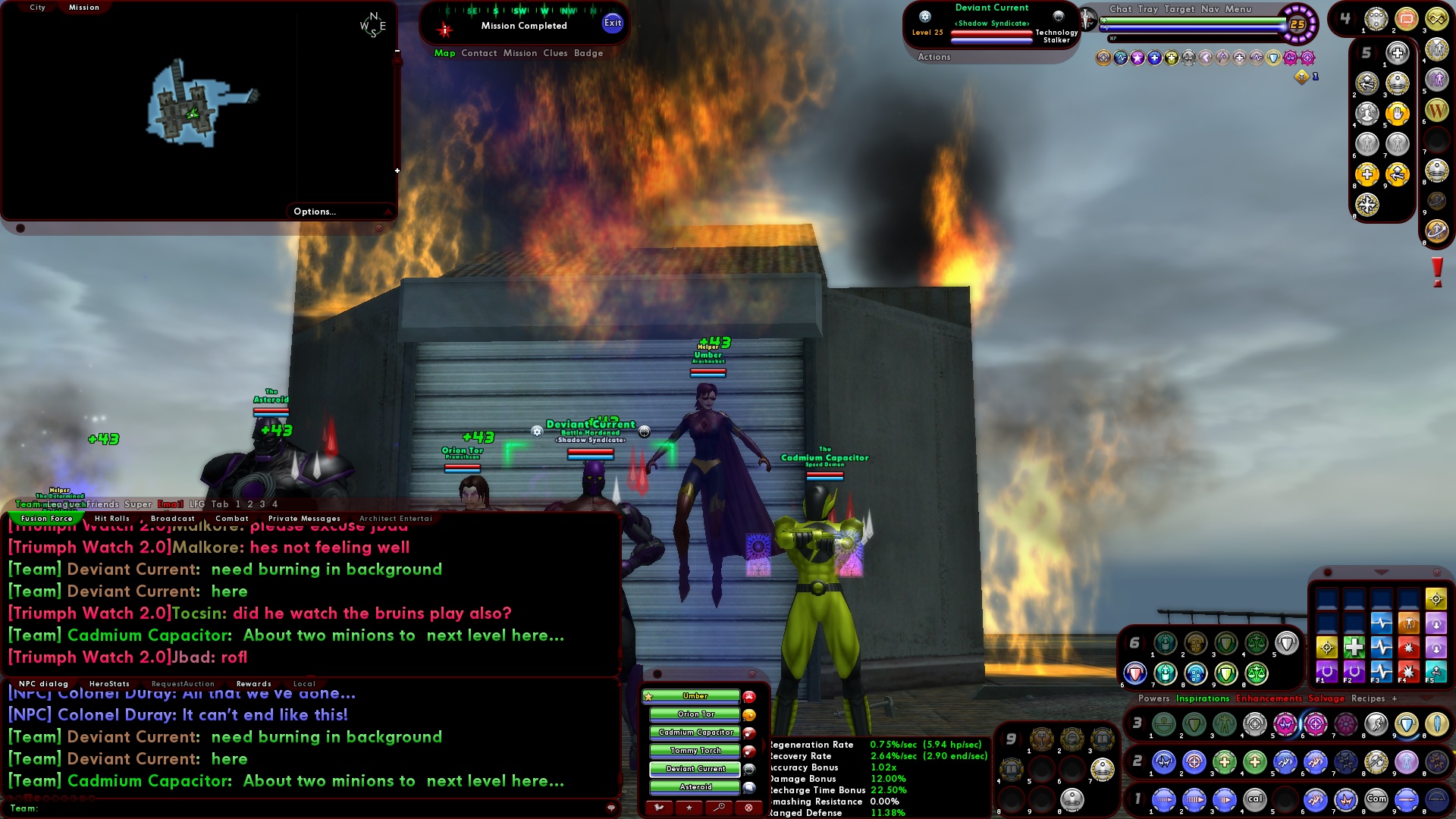Select the Inspirations tray label

point(1203,698)
